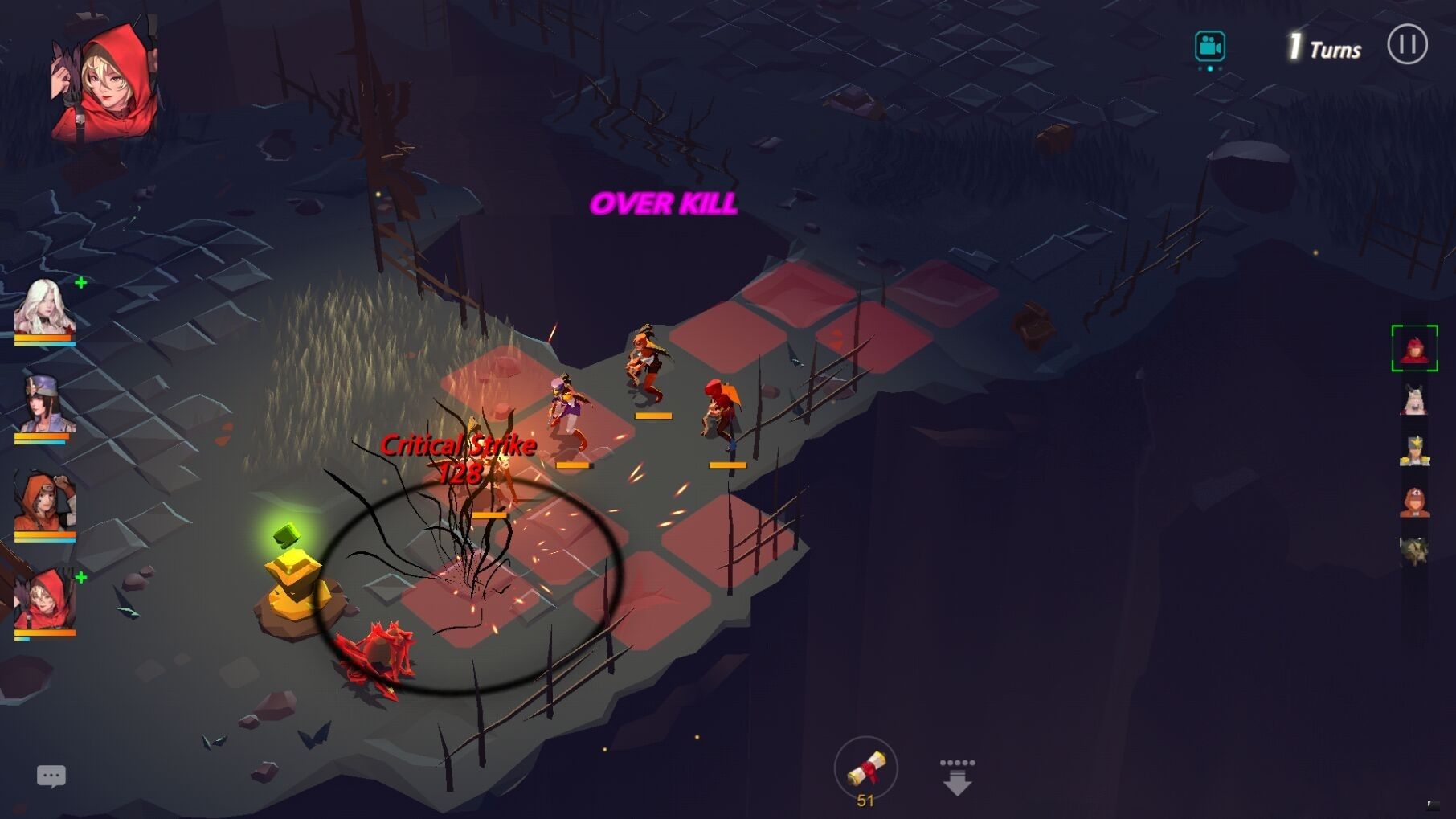This screenshot has width=1456, height=819.
Task: Select the white-haired hero portrait
Action: (45, 308)
